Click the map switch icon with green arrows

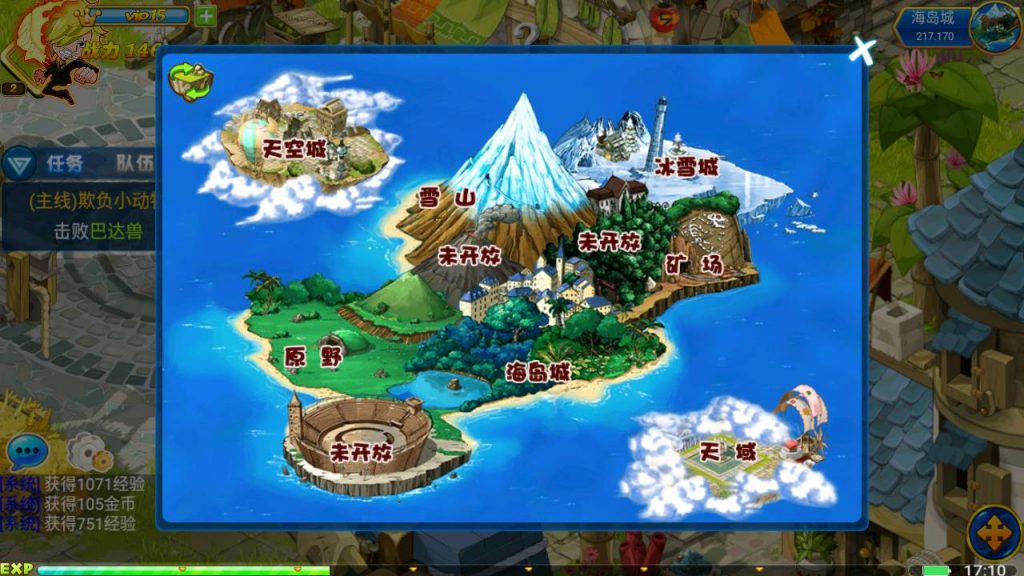[x=190, y=82]
